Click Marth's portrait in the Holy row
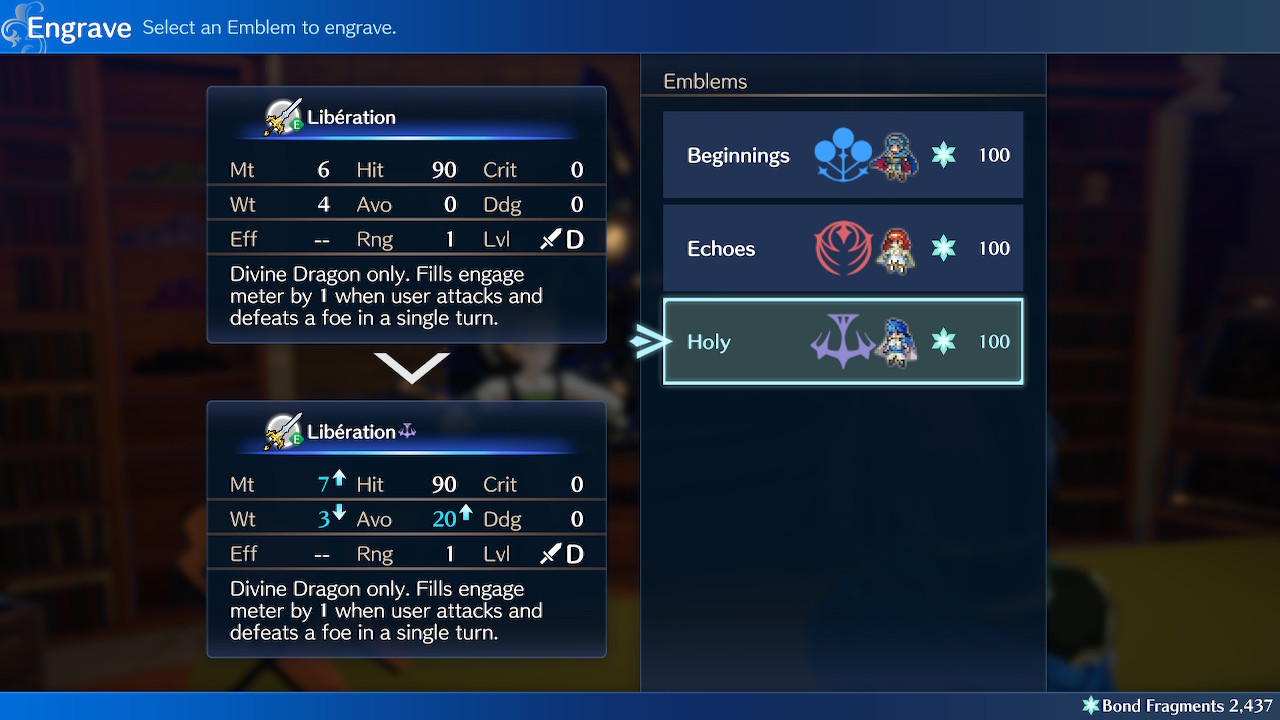Image resolution: width=1280 pixels, height=720 pixels. pyautogui.click(x=895, y=341)
